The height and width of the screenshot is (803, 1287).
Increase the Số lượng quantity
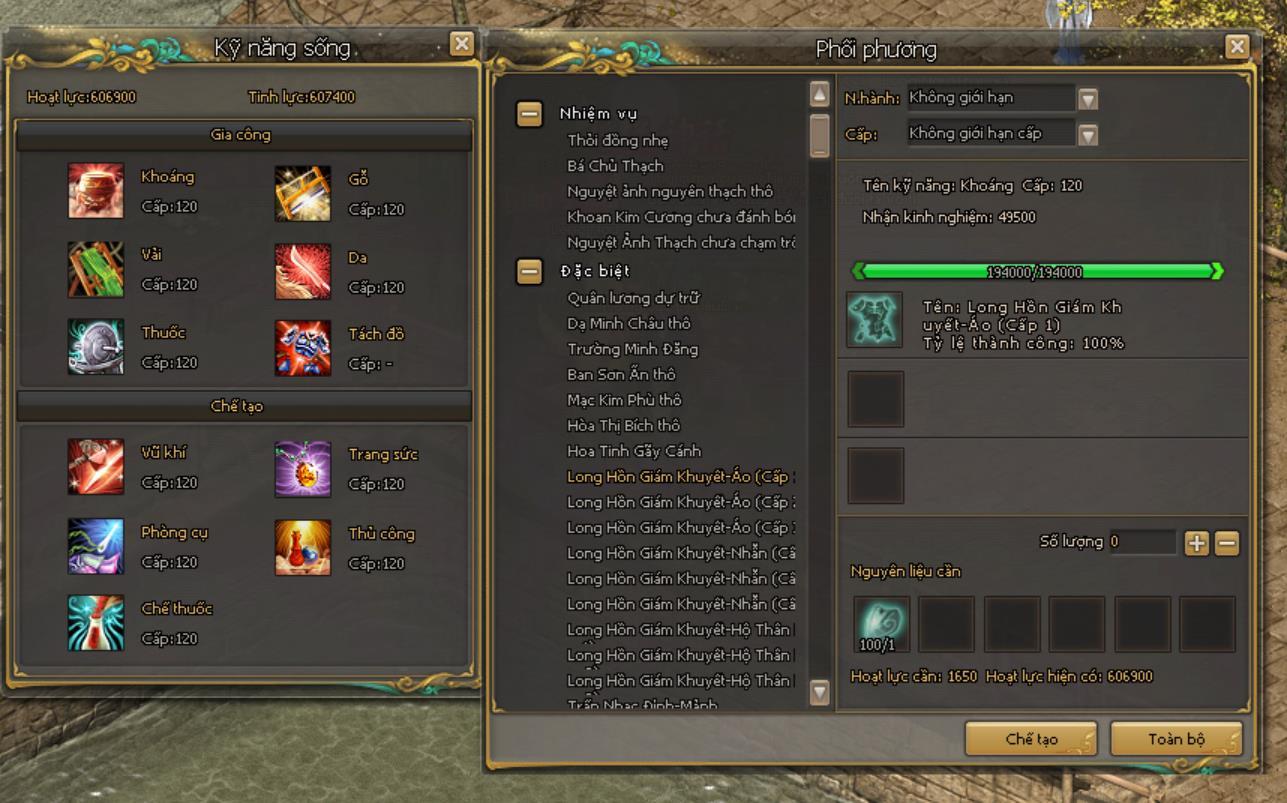pyautogui.click(x=1196, y=543)
